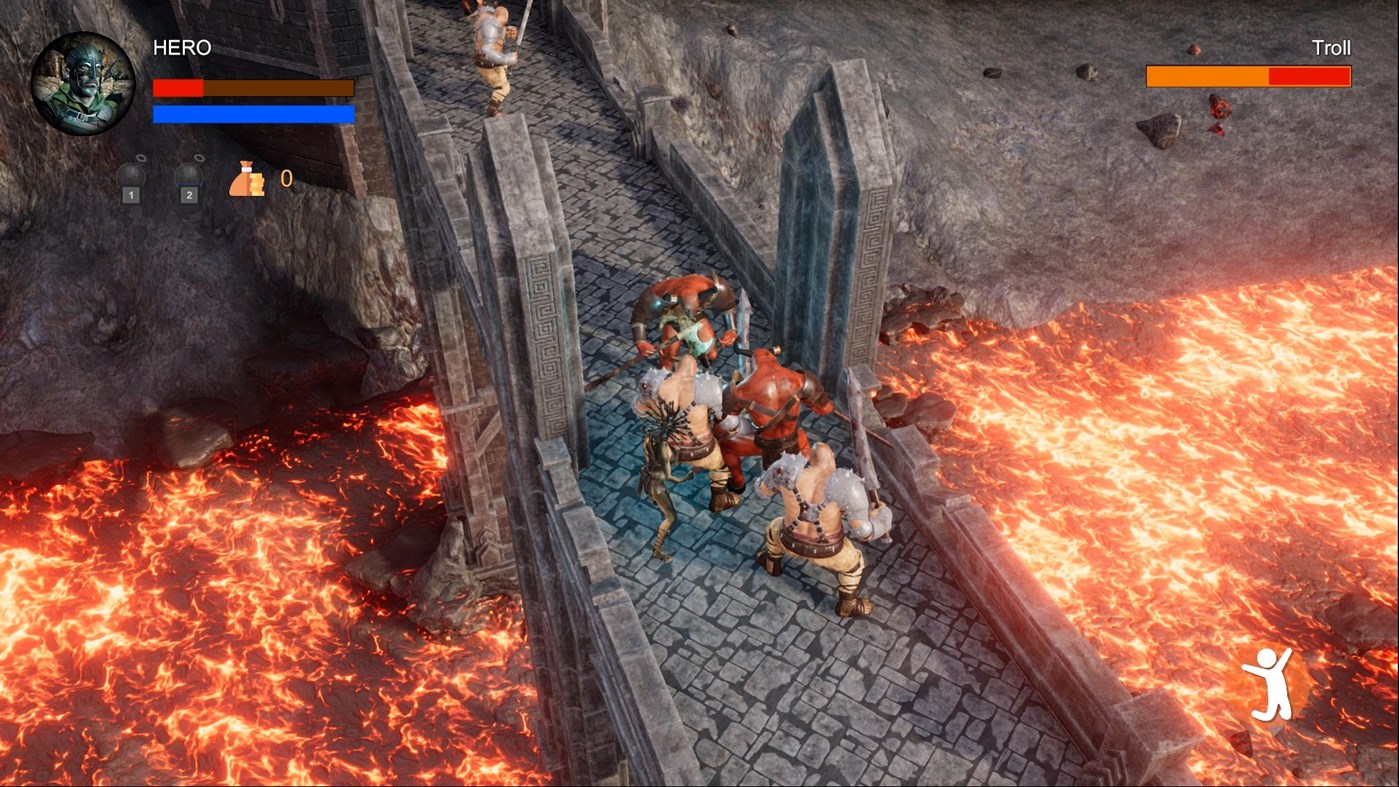Tap the jumping figure action button
The image size is (1399, 787).
1267,684
